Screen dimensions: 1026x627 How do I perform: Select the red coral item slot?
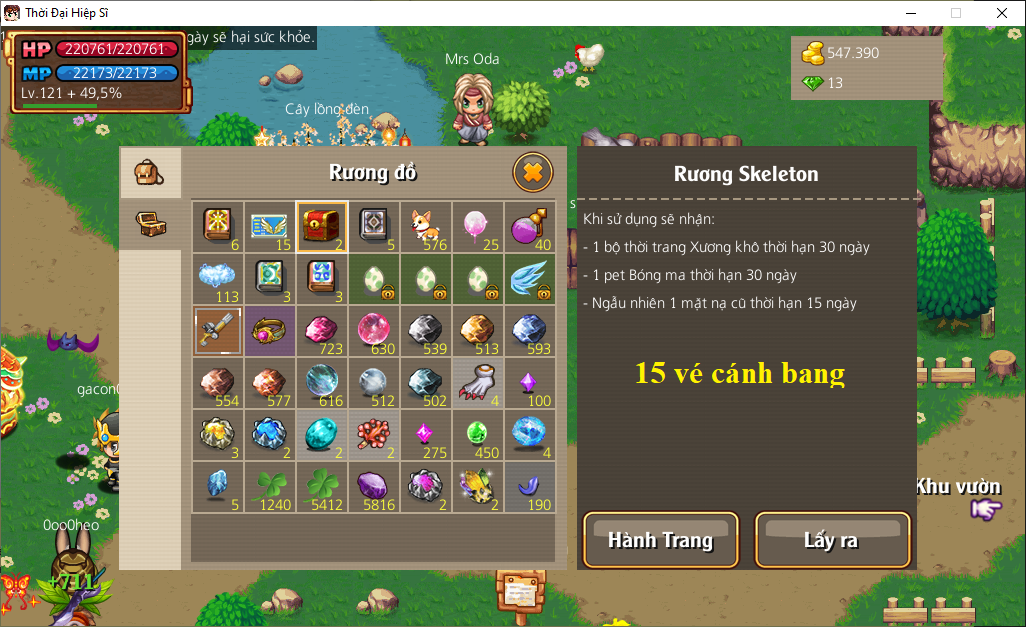click(374, 435)
